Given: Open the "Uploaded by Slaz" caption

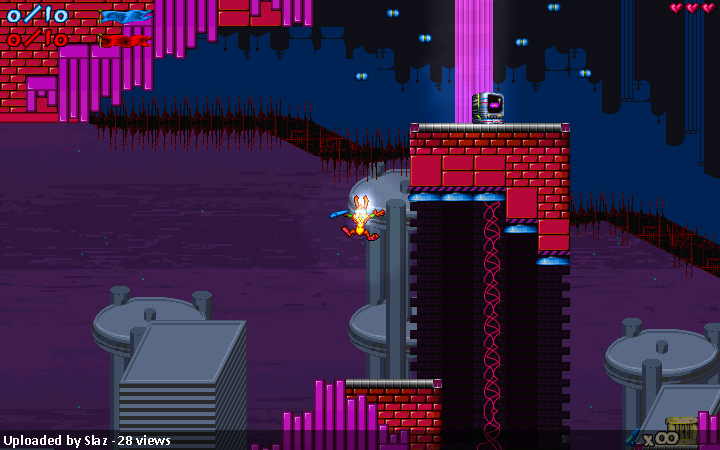Looking at the screenshot, I should tap(87, 440).
